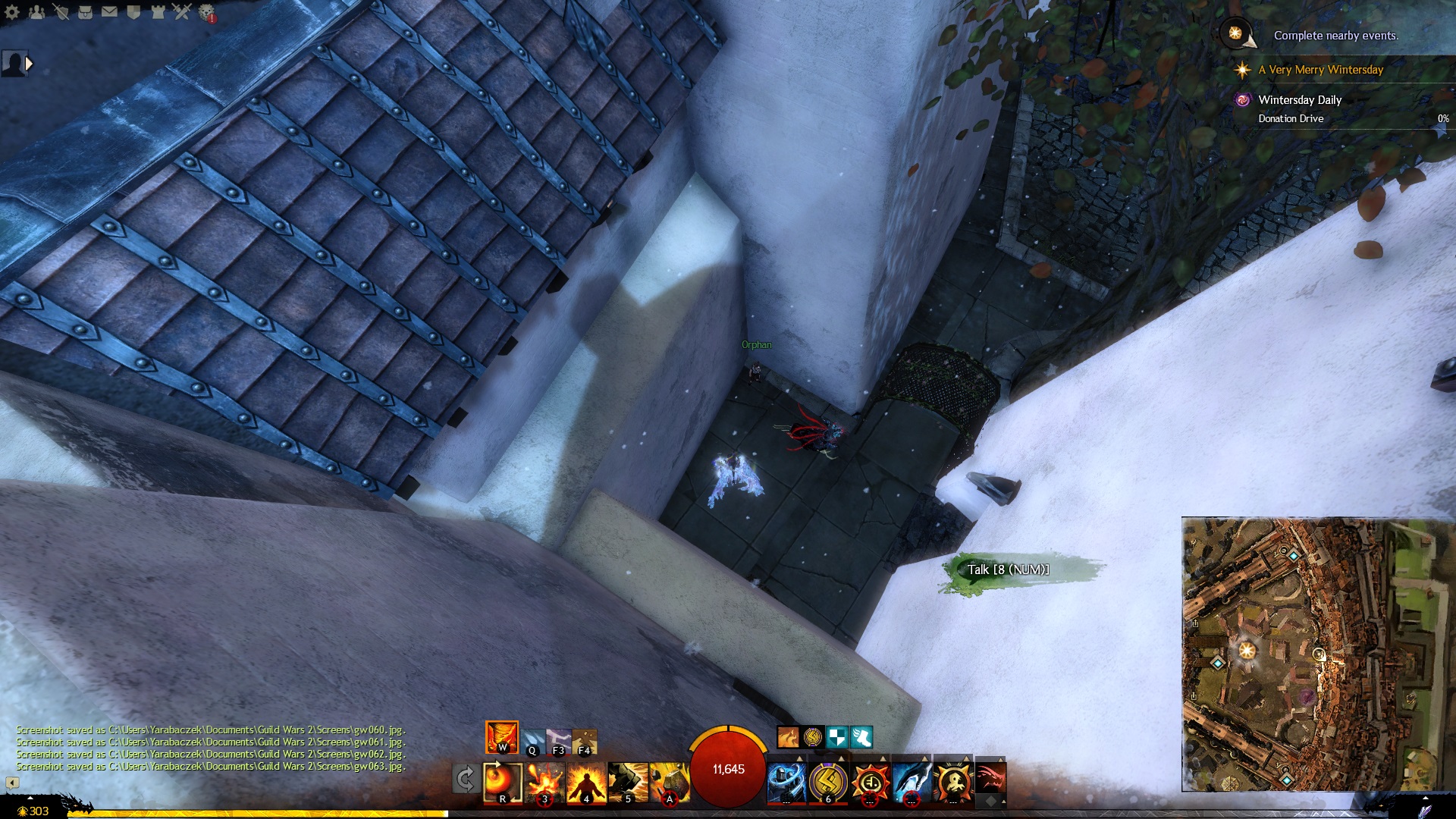Expand the party portrait arrow
The height and width of the screenshot is (819, 1456).
click(x=29, y=64)
